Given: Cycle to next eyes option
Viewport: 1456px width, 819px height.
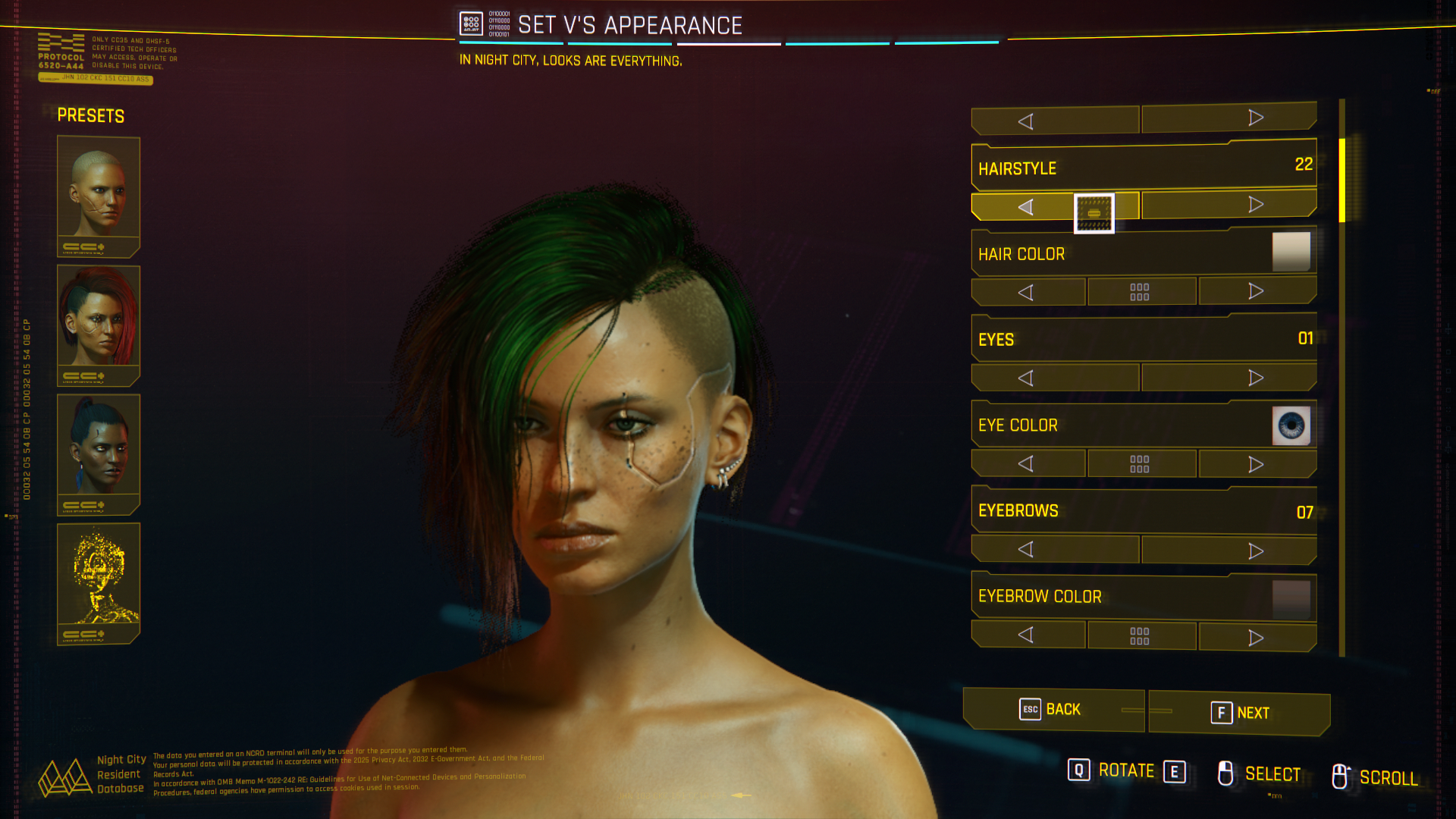Looking at the screenshot, I should (1255, 378).
